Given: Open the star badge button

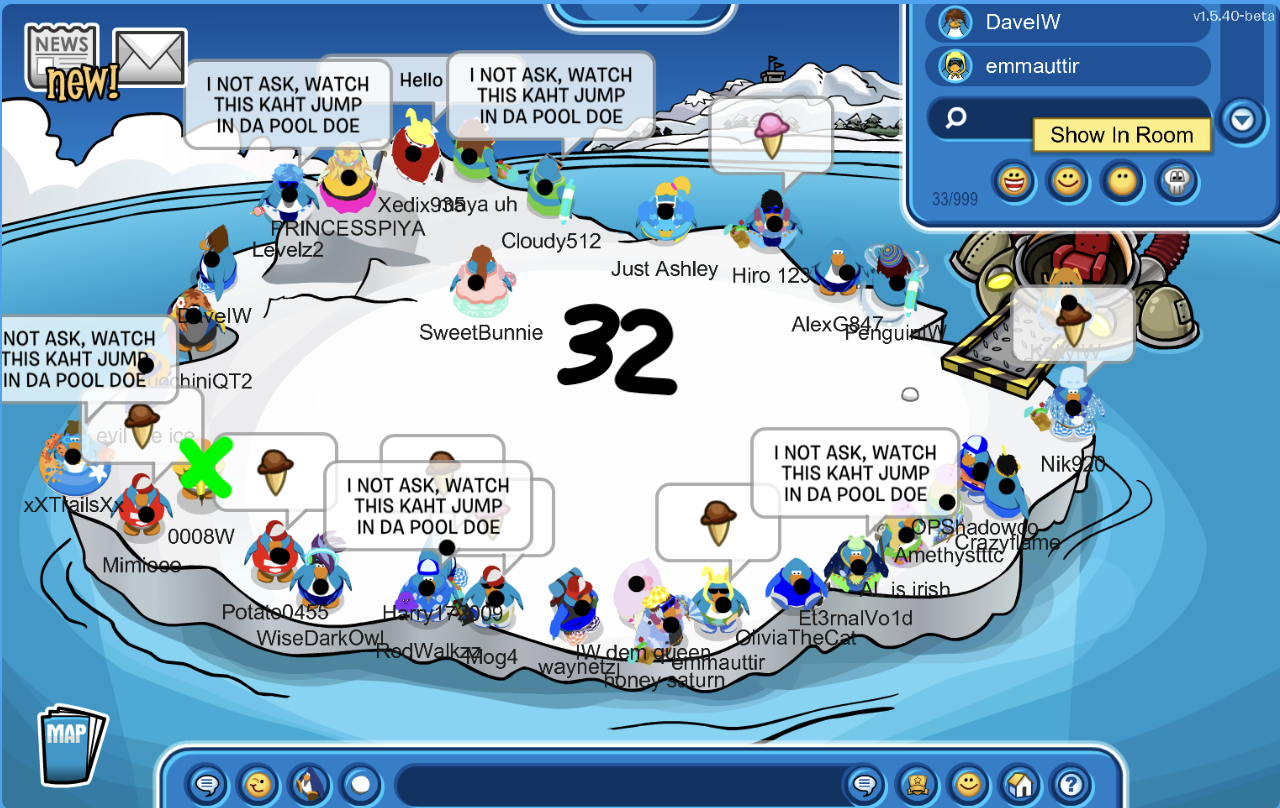Looking at the screenshot, I should point(916,784).
